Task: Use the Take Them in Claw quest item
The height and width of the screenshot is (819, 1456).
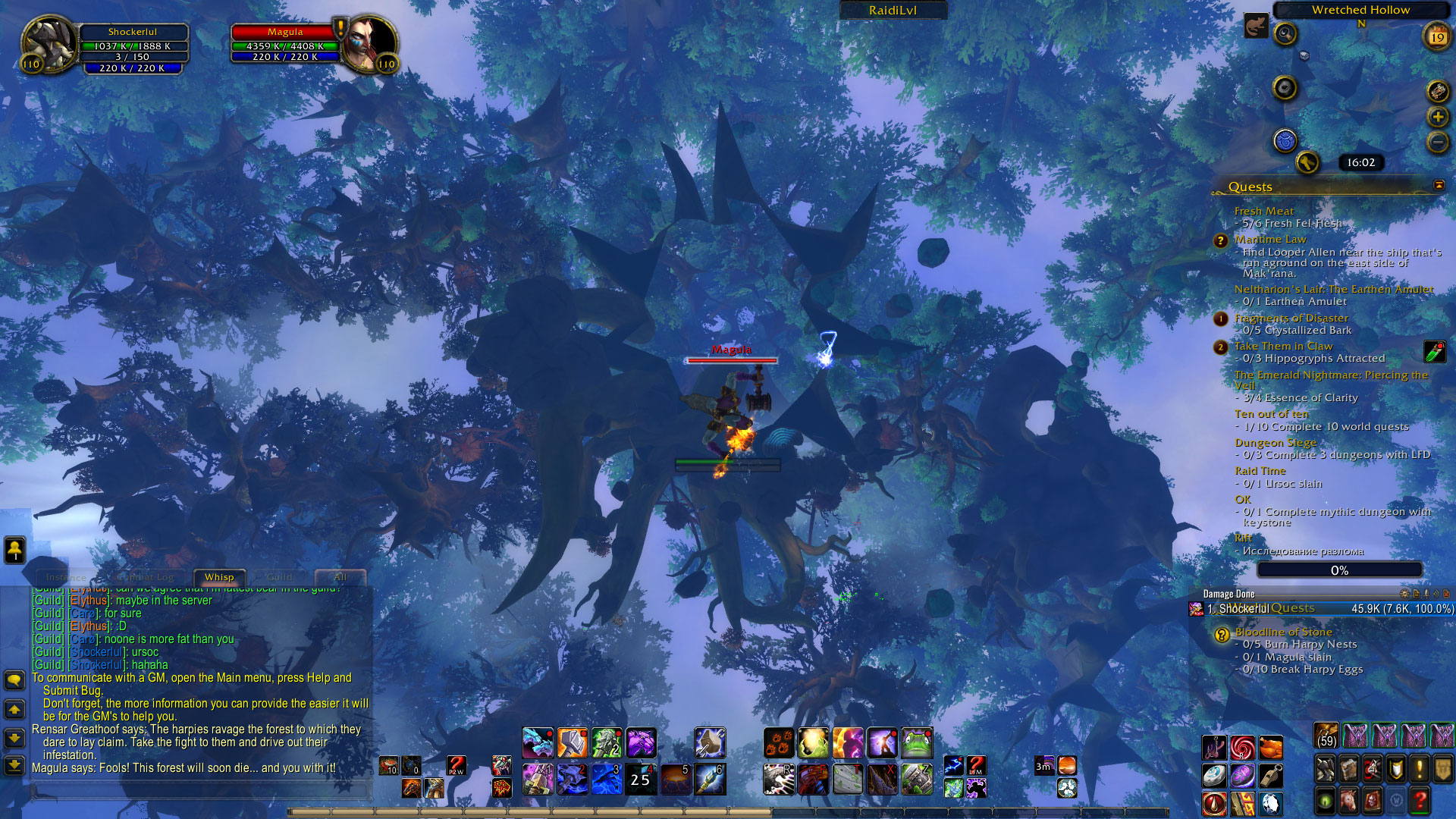Action: click(x=1435, y=351)
